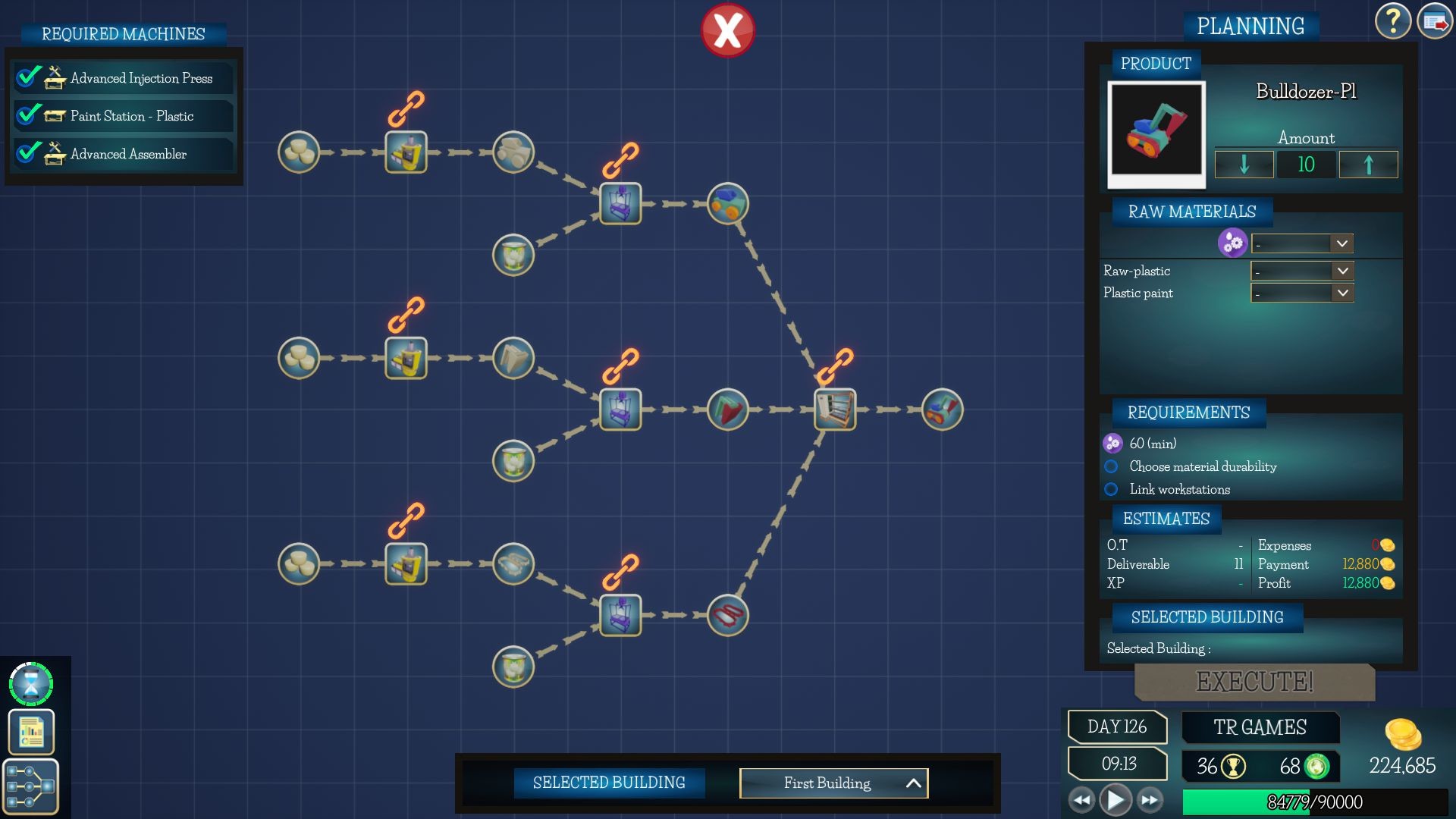Click the purple gear materials icon

pyautogui.click(x=1232, y=243)
